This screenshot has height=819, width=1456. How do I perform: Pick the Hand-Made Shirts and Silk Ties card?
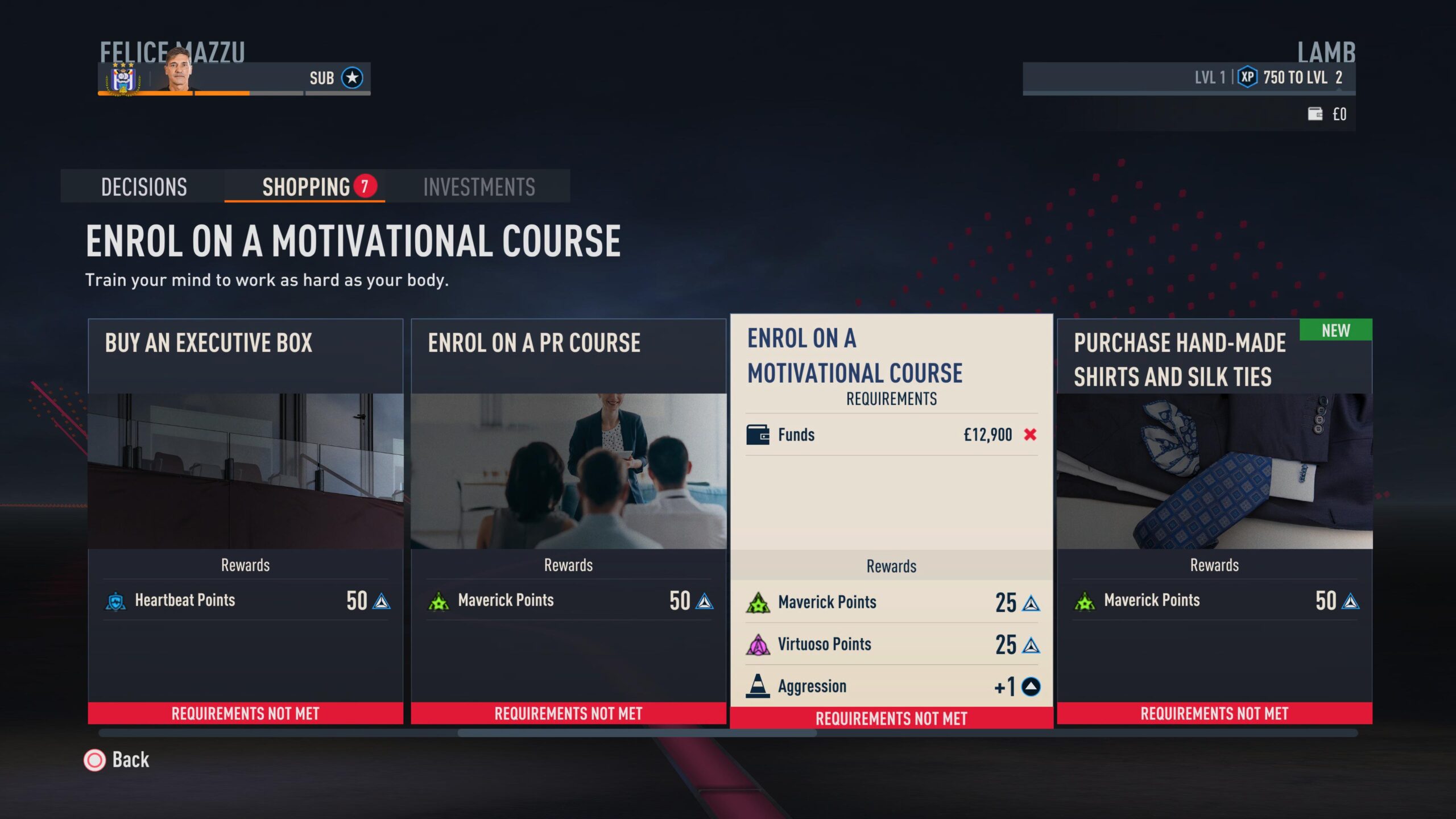click(x=1214, y=520)
